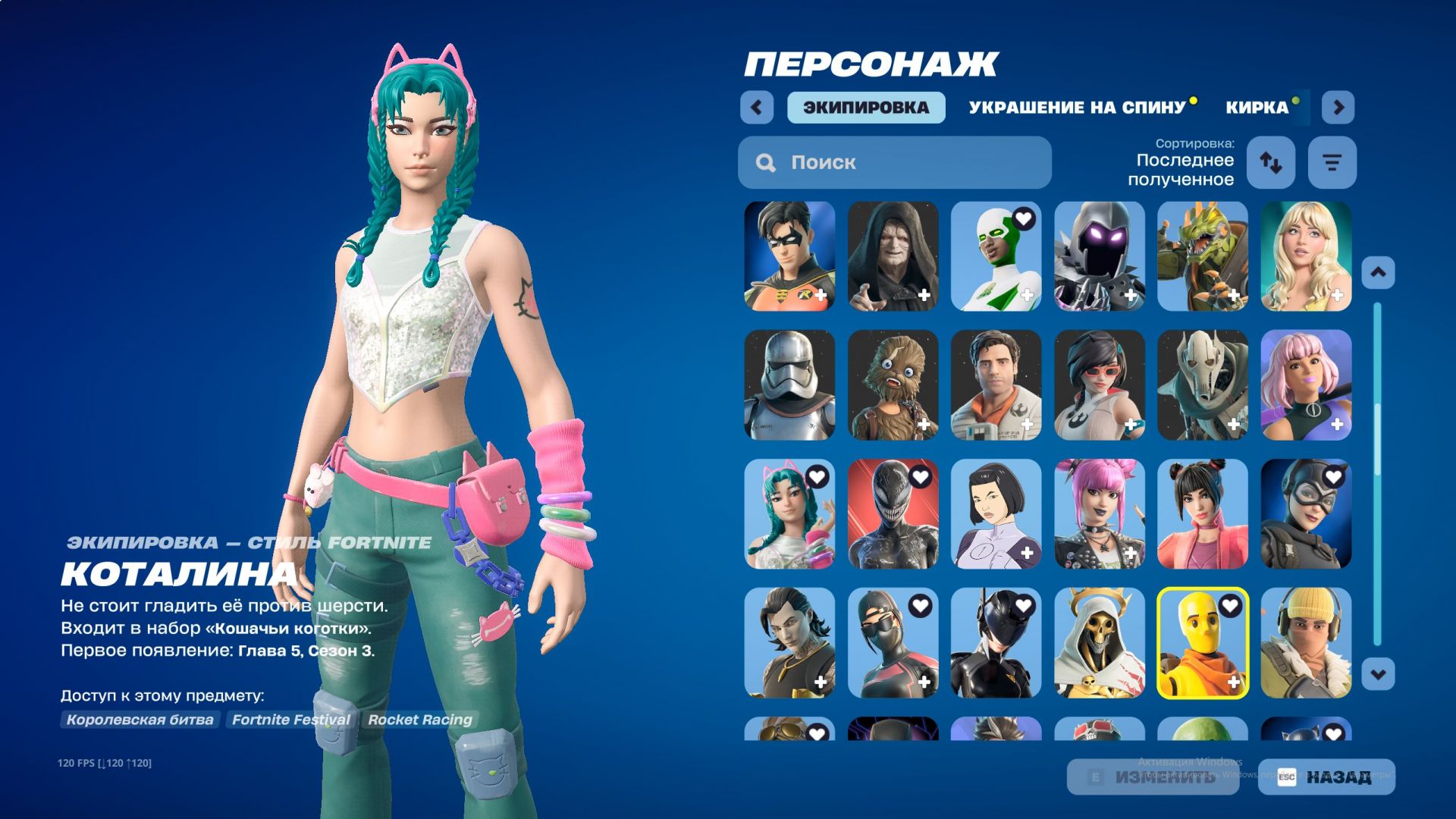Switch to the Экипировка tab
This screenshot has width=1456, height=819.
[x=866, y=108]
